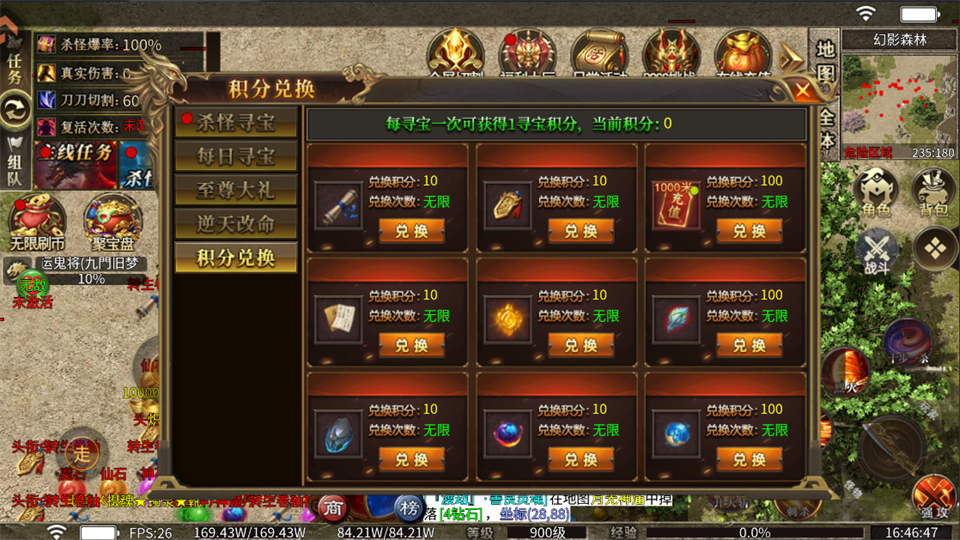Switch to the 杀怪寻宝 tab
The height and width of the screenshot is (540, 960).
pyautogui.click(x=236, y=123)
